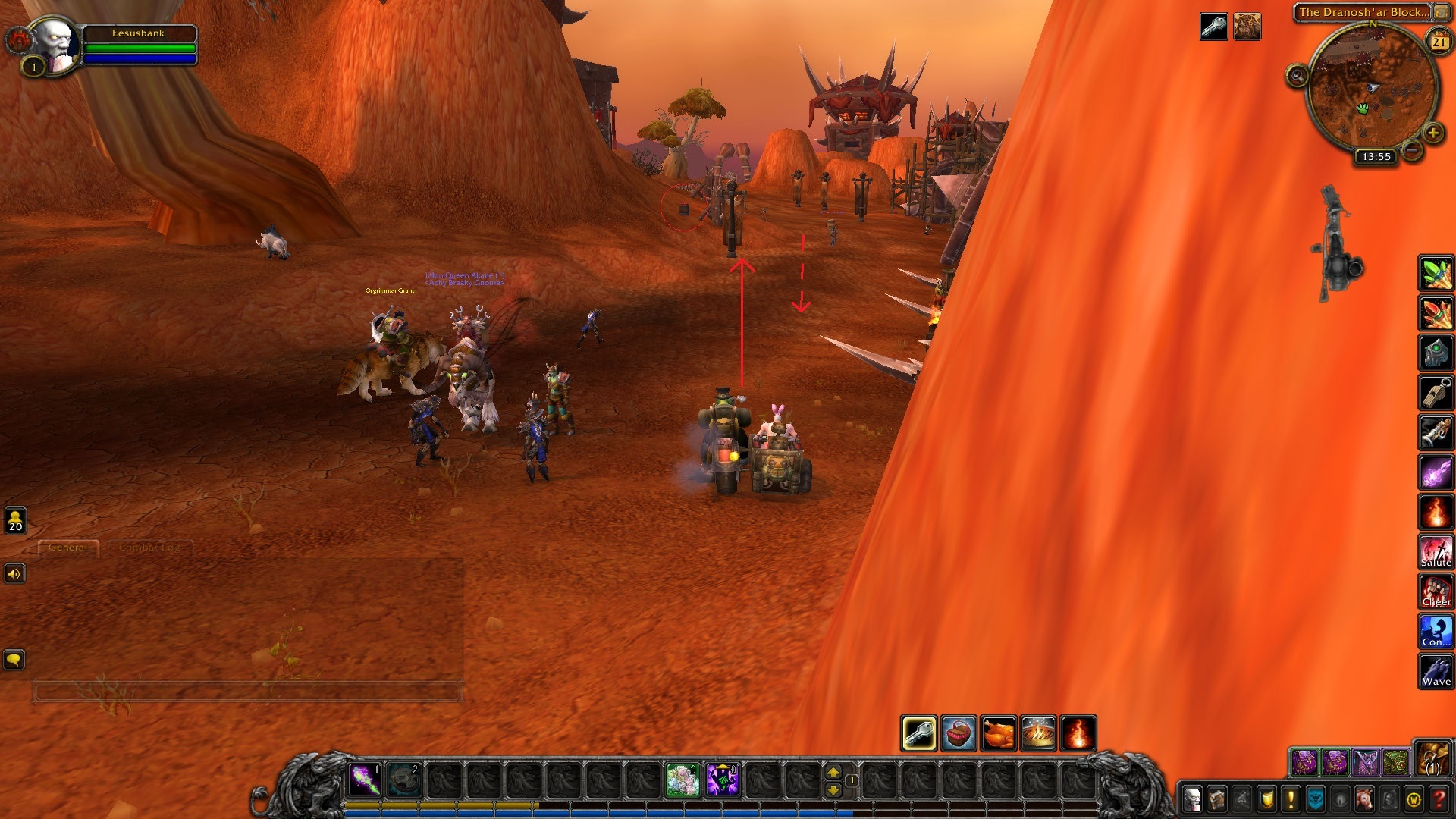This screenshot has width=1456, height=819.
Task: Open the calendar button showing 21
Action: click(1439, 42)
